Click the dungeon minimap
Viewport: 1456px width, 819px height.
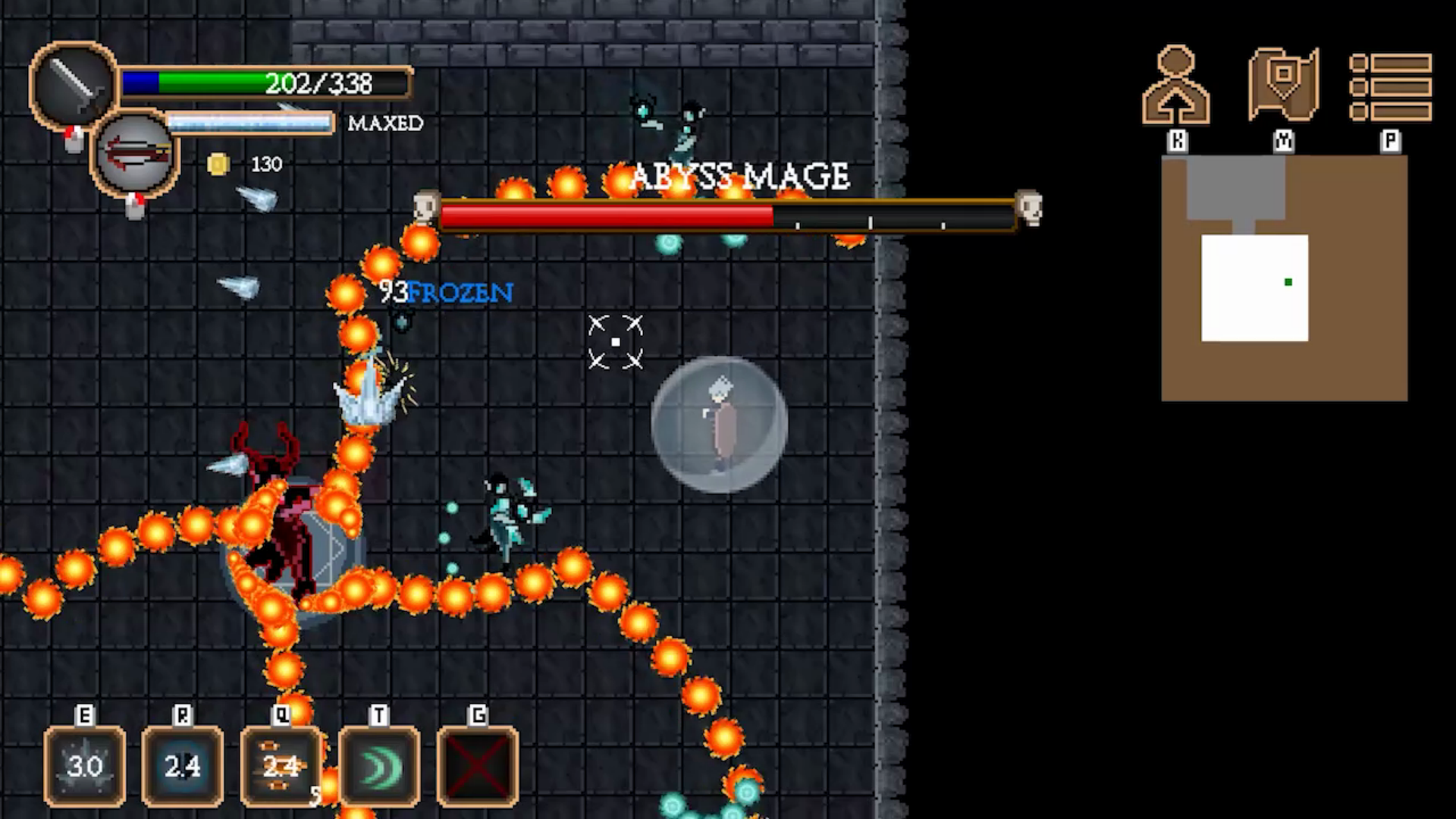tap(1284, 278)
